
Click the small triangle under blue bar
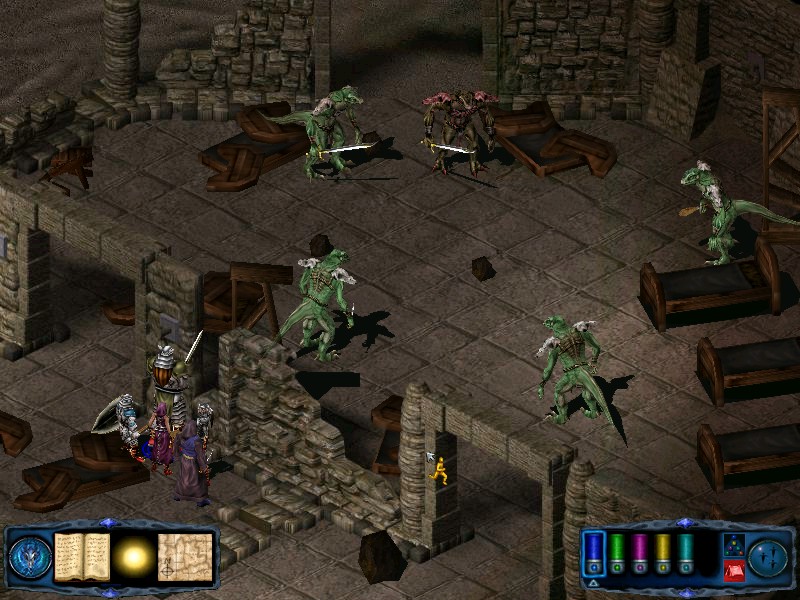(x=594, y=582)
